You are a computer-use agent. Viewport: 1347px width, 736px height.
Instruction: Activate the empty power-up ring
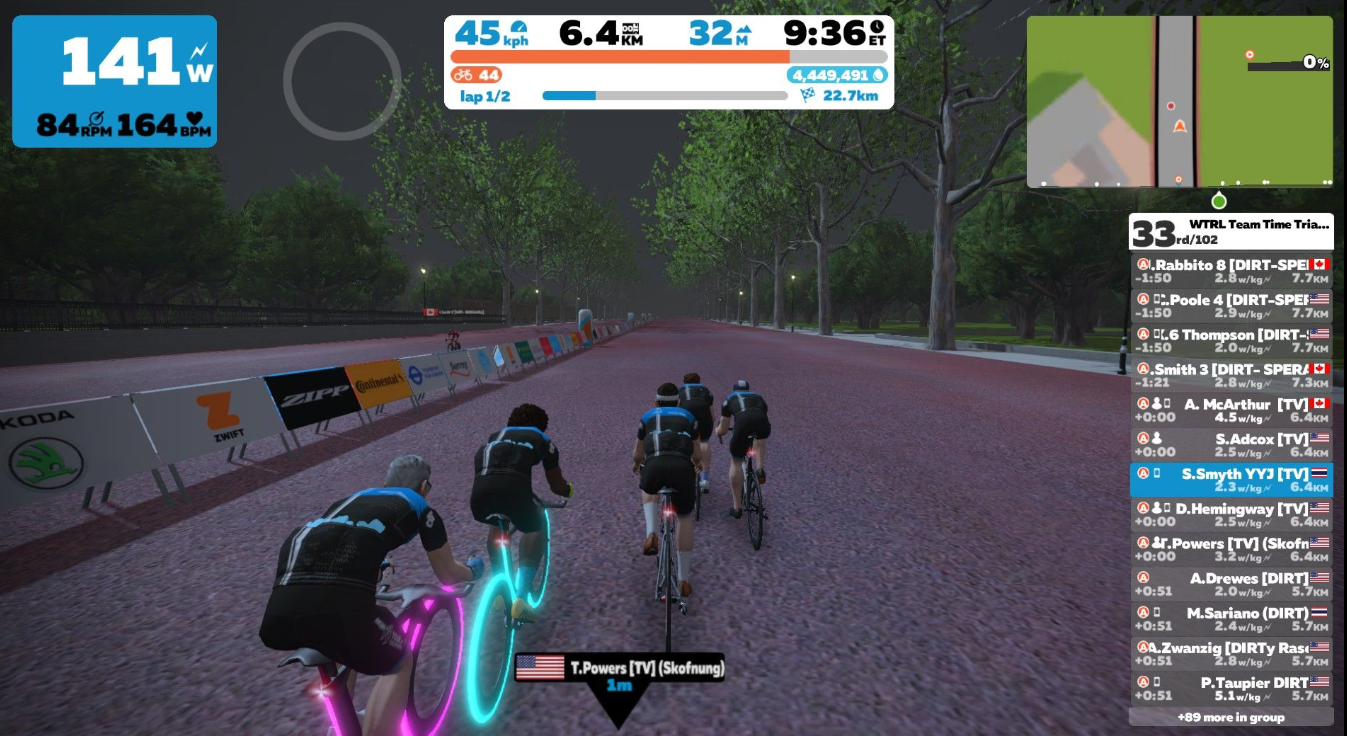342,81
